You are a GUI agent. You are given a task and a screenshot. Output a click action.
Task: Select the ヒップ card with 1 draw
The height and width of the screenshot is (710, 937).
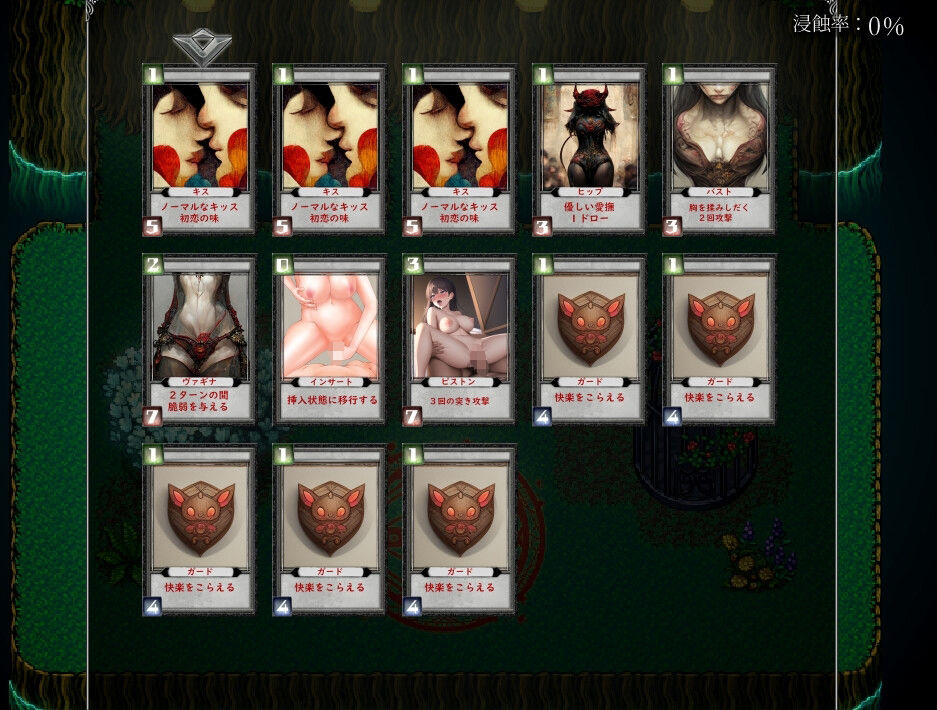click(x=589, y=150)
